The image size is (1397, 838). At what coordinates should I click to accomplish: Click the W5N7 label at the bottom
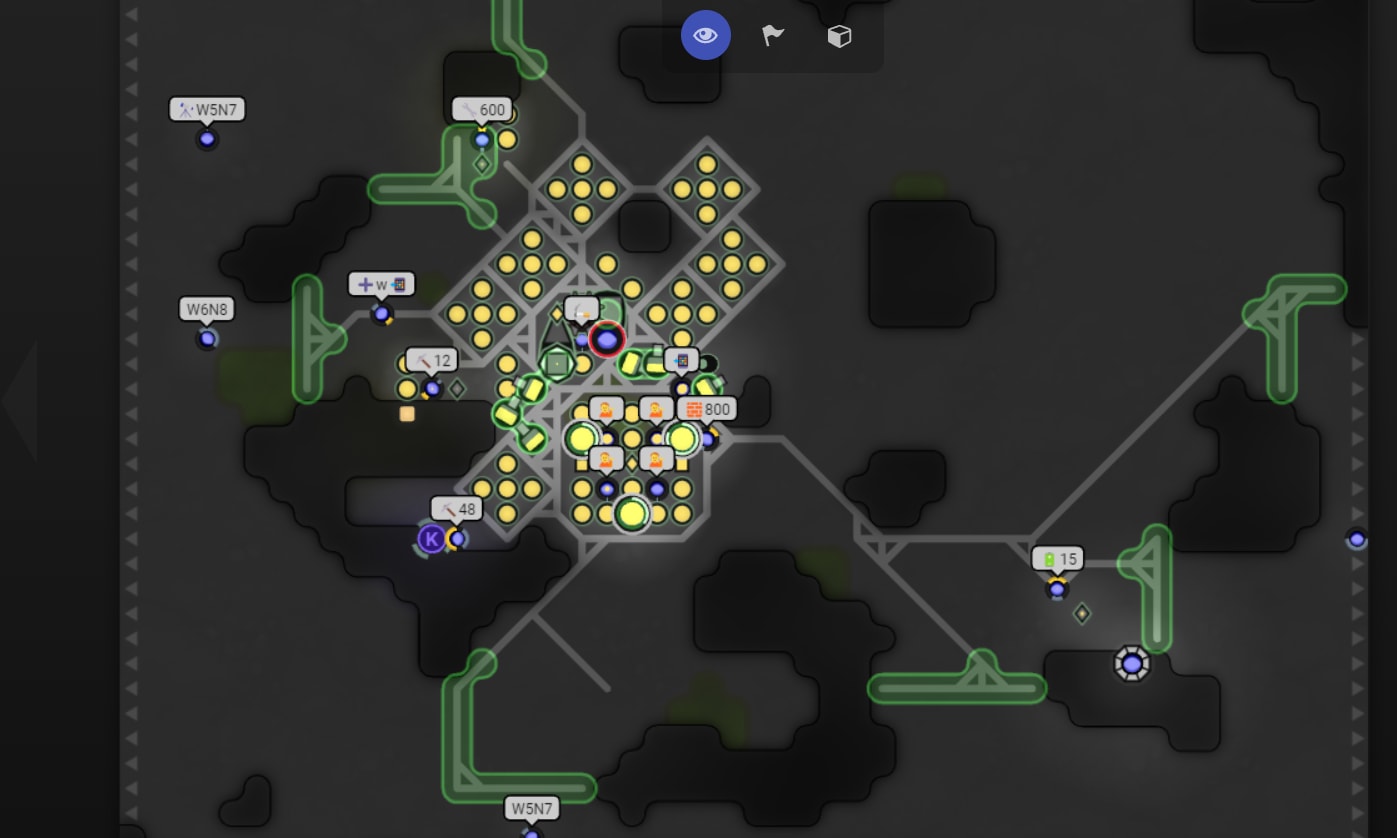click(x=533, y=808)
